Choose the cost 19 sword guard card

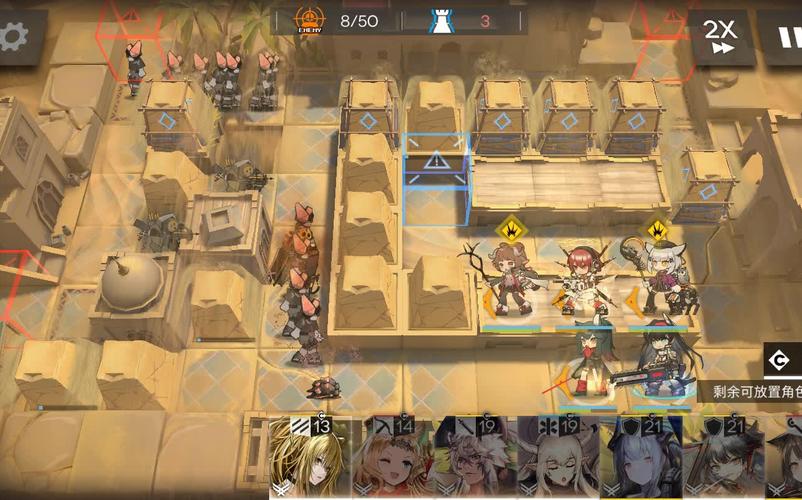coord(474,458)
